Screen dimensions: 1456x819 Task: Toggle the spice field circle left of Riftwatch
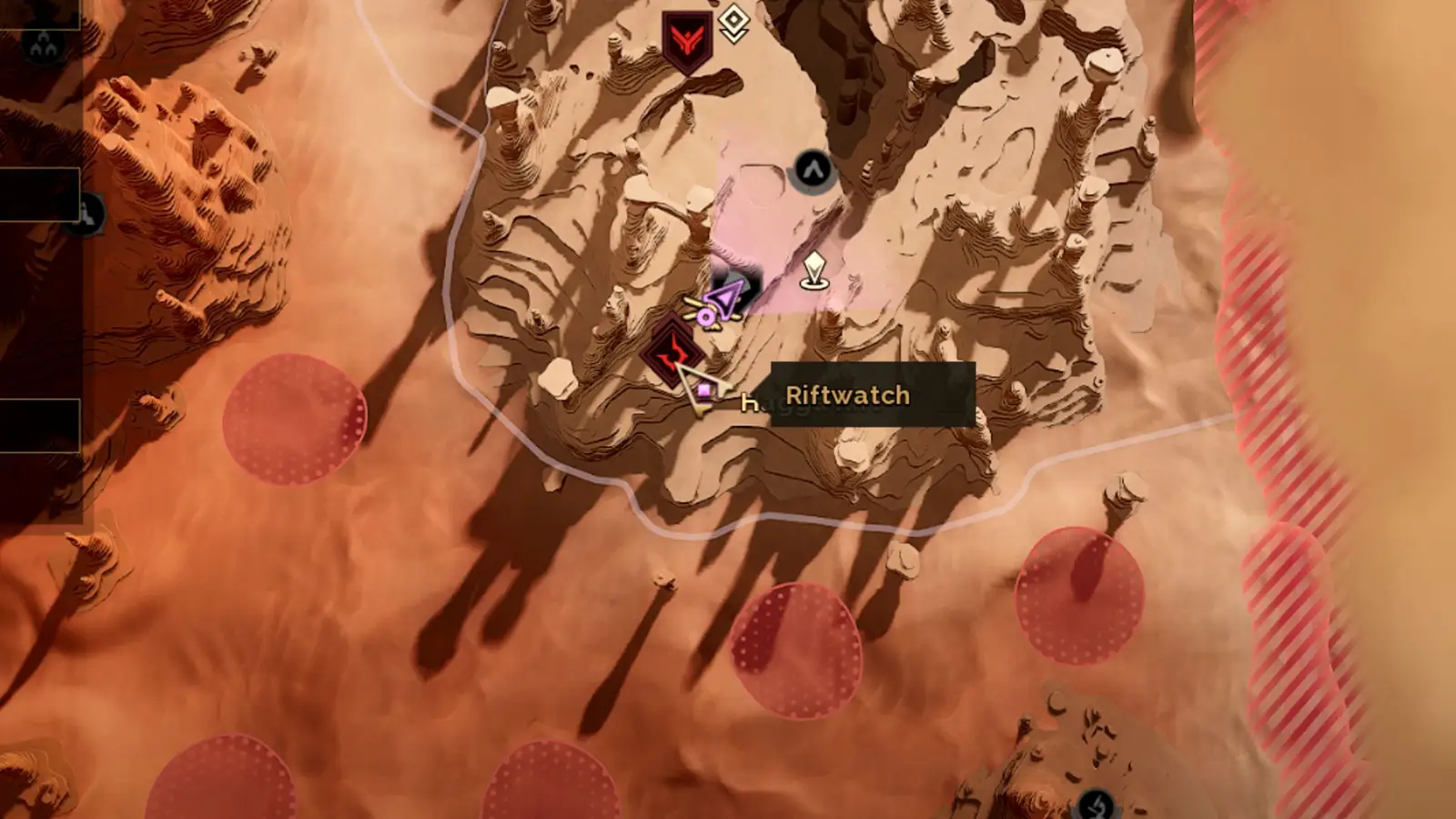[289, 419]
